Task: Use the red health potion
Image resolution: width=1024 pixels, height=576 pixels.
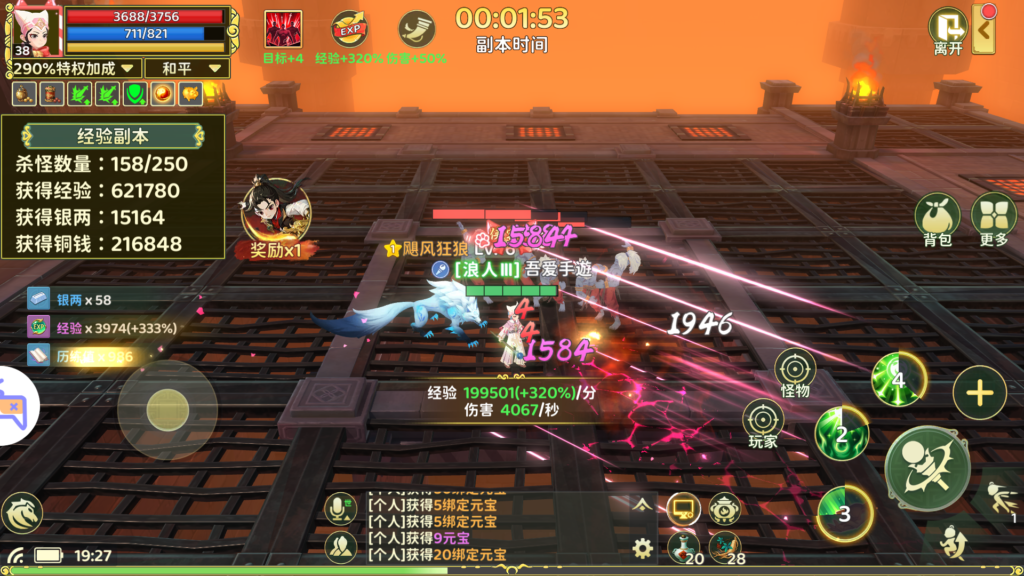Action: [684, 545]
